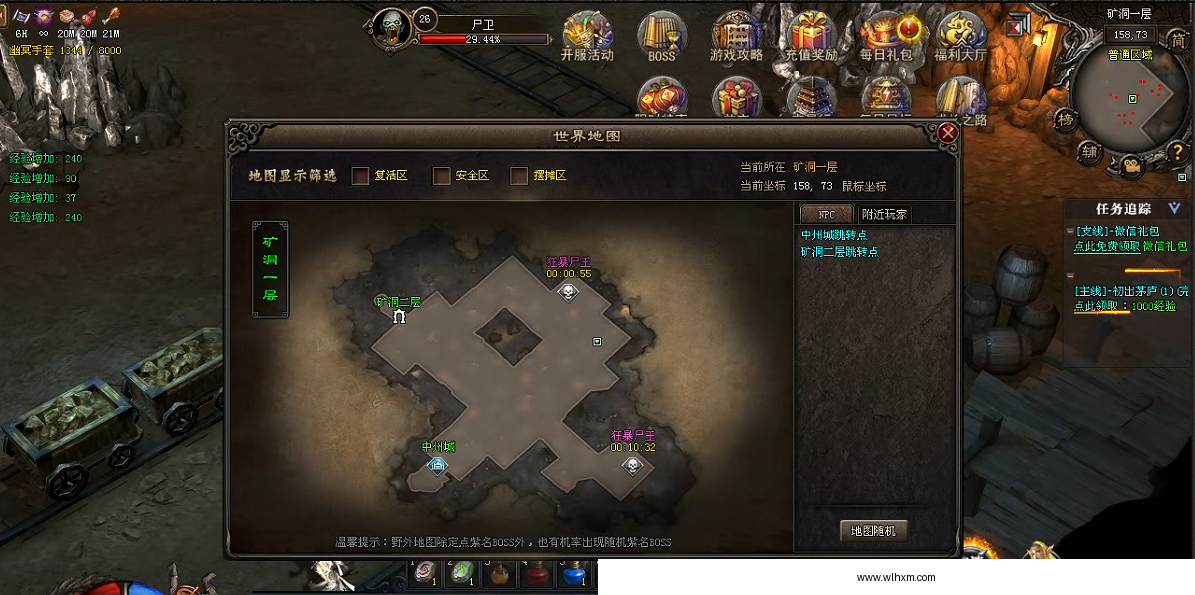Select 中州城跳转点 in the NPC list
Screen dimensions: 1195x595
coord(833,235)
